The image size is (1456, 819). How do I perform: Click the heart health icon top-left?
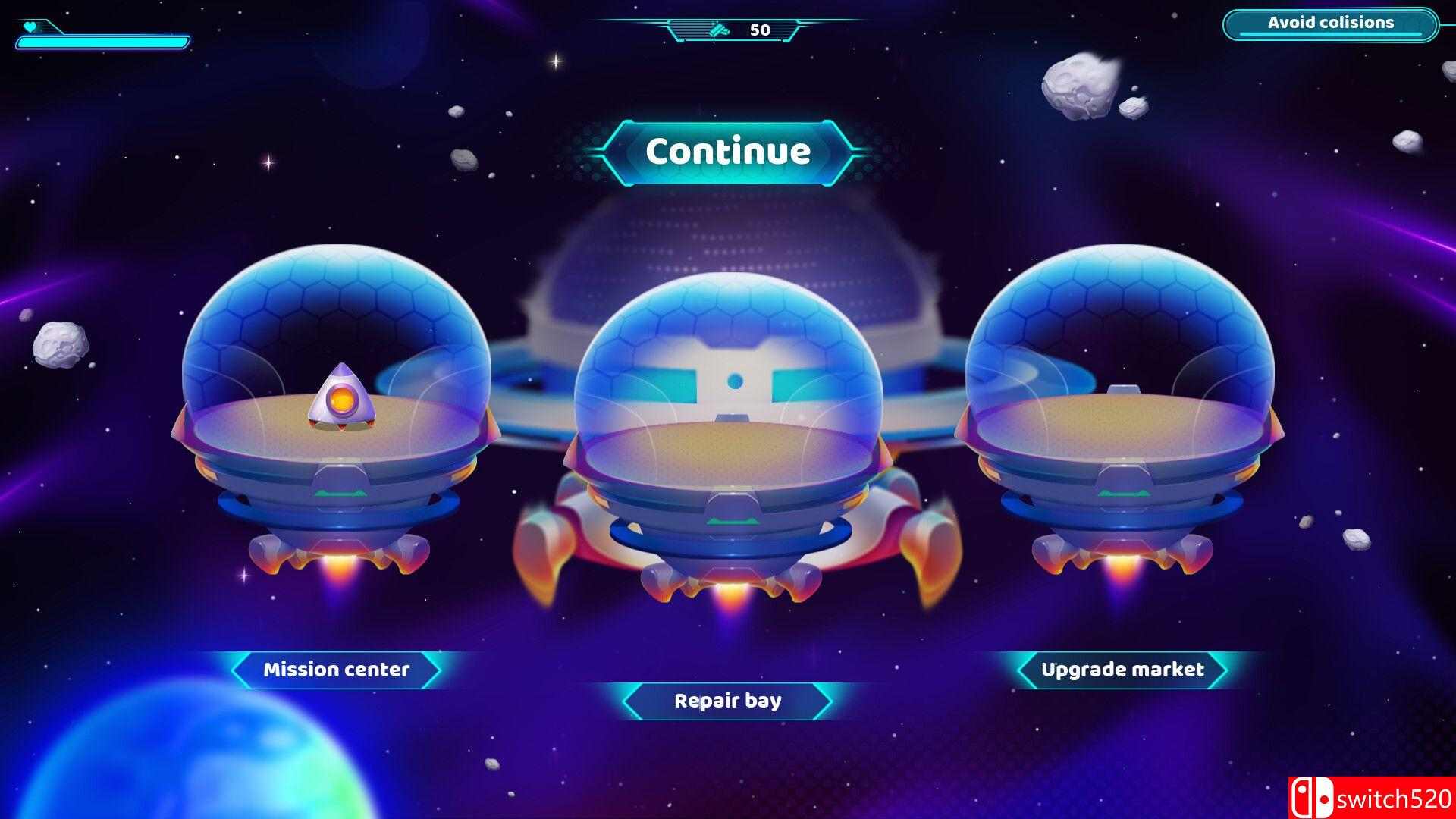coord(28,28)
